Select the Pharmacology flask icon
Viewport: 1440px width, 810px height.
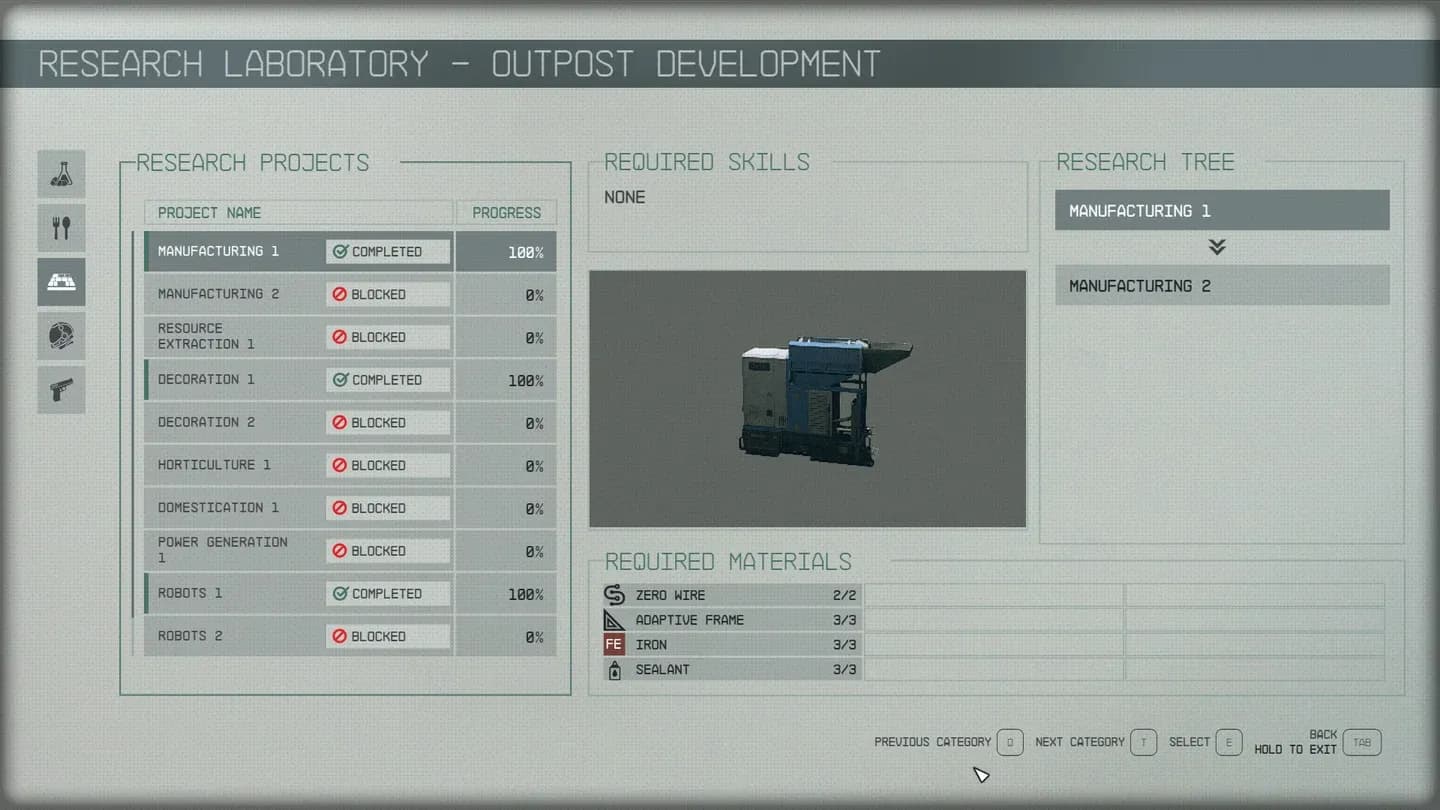(61, 174)
